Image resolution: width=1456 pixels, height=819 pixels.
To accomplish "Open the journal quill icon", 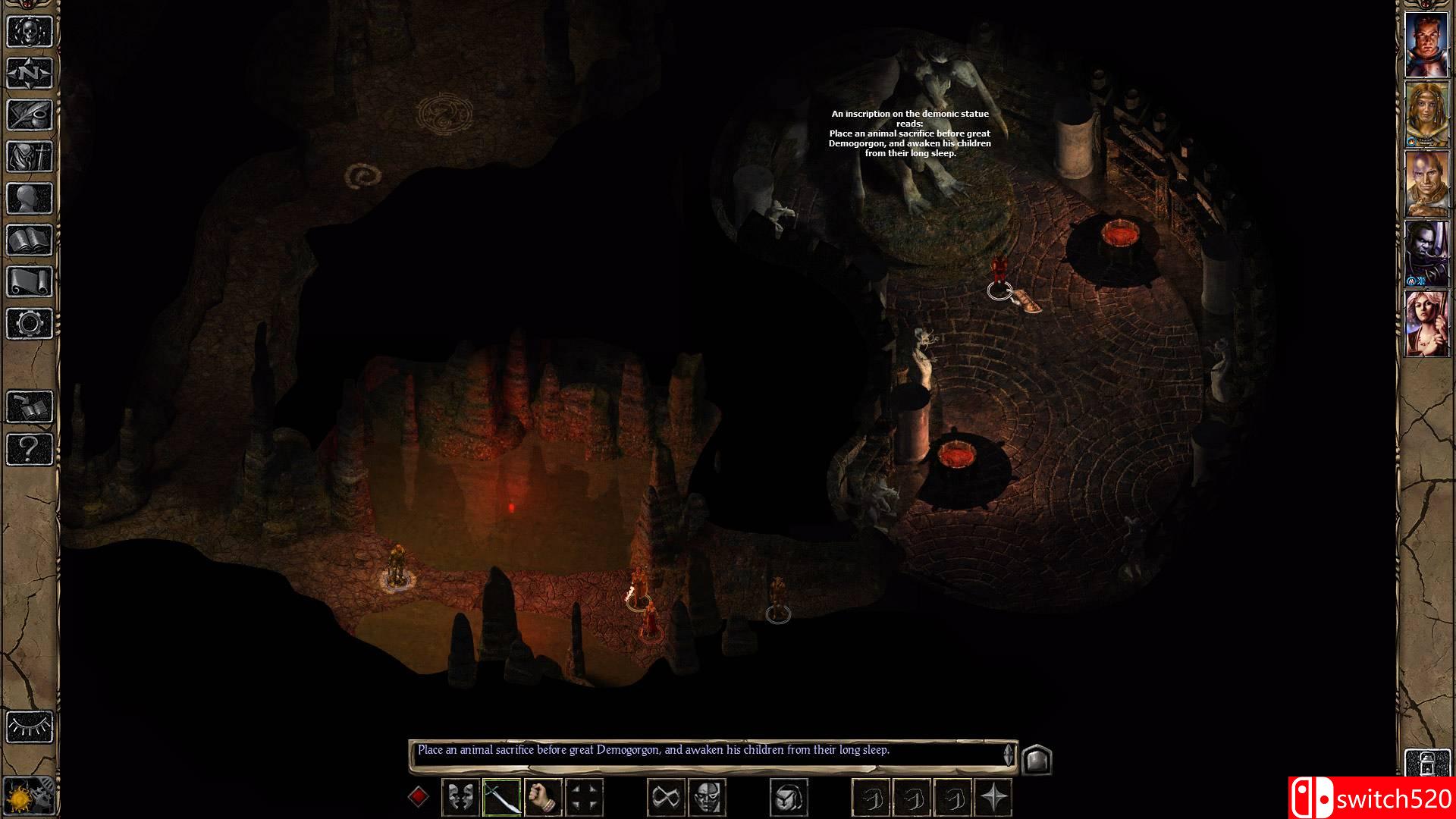I will [x=30, y=115].
